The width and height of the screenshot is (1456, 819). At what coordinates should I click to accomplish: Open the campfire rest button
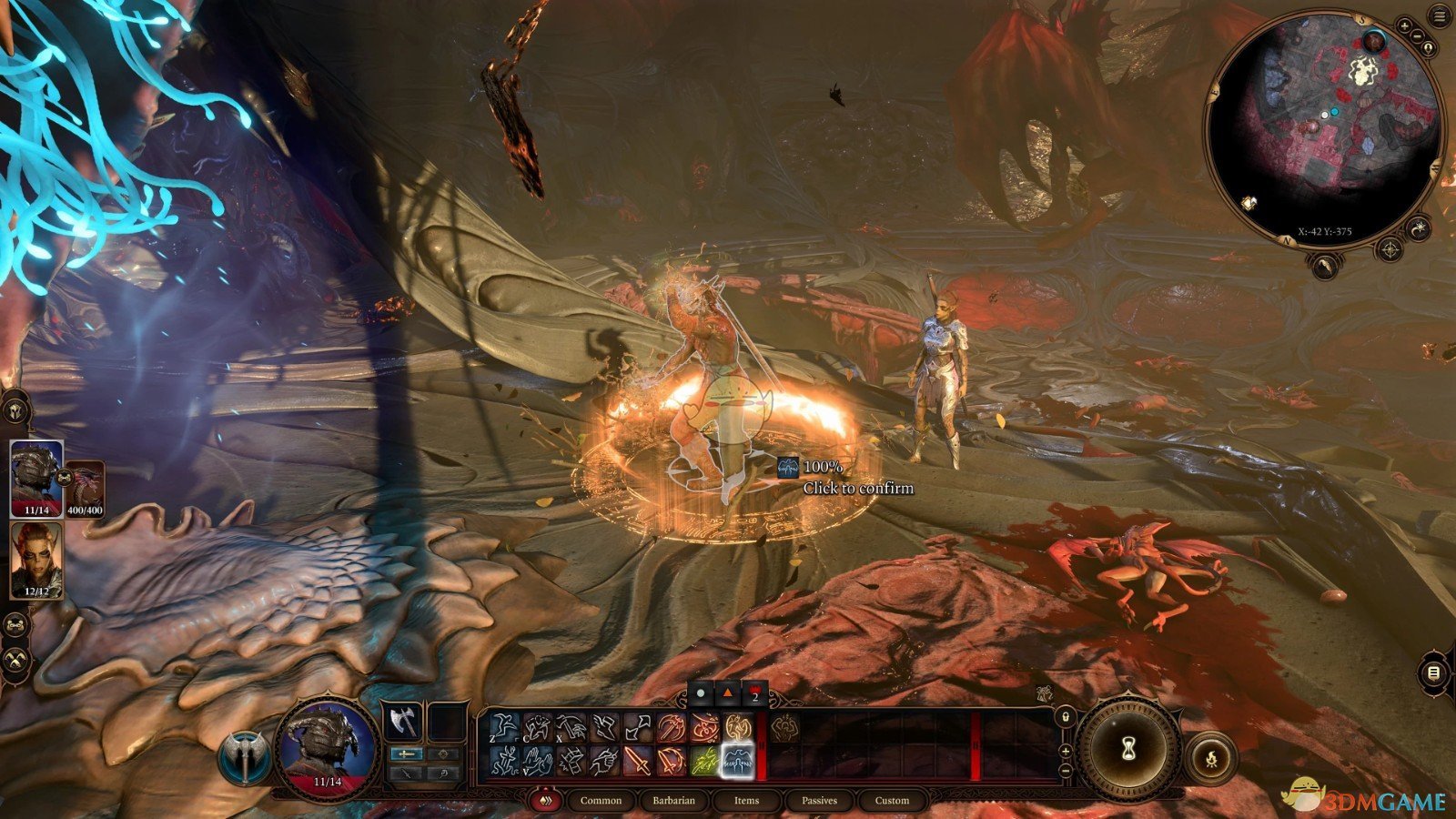click(x=1211, y=756)
